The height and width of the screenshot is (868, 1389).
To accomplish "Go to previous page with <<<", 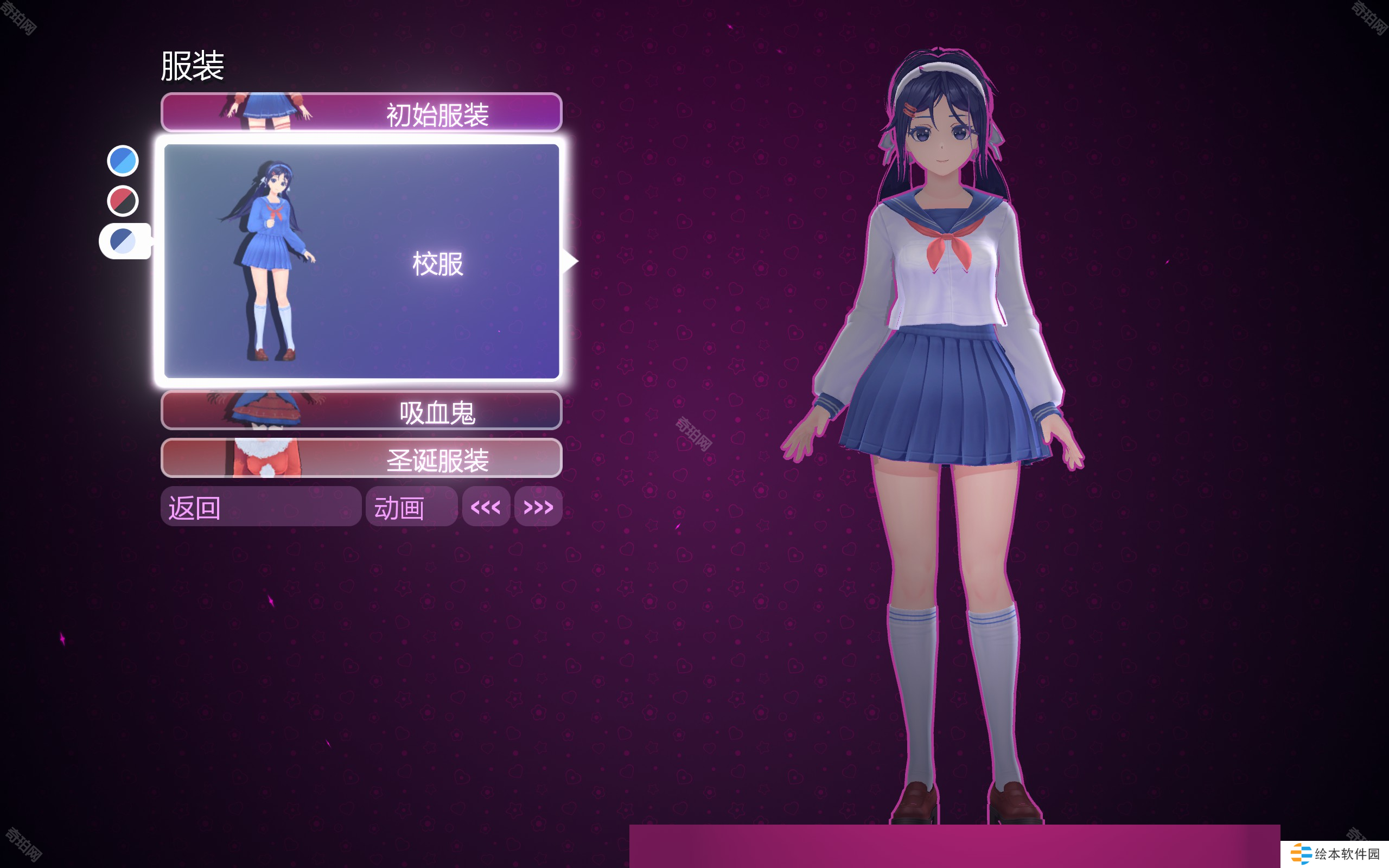I will [x=486, y=506].
